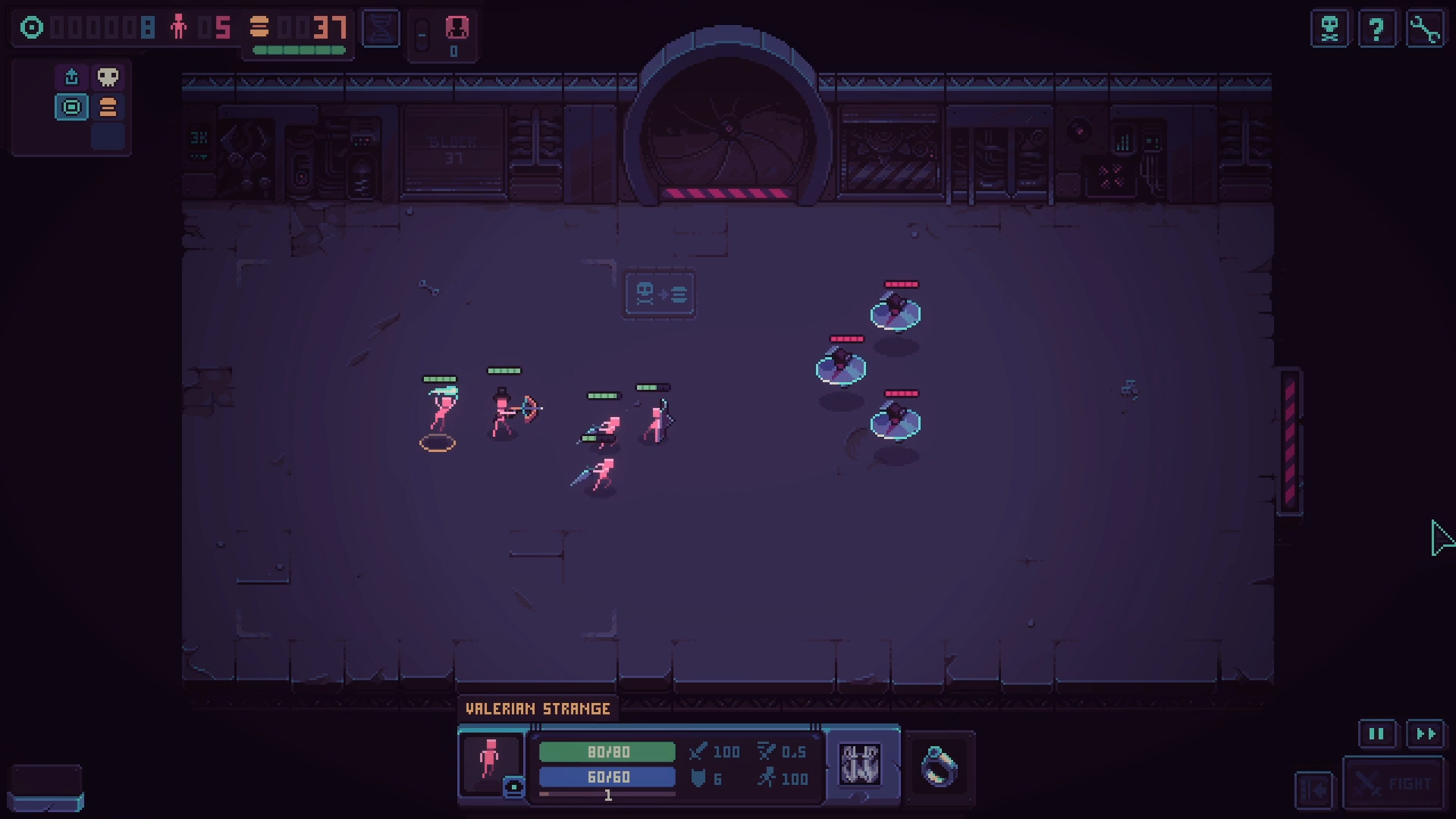Open the question mark help

pyautogui.click(x=1376, y=30)
